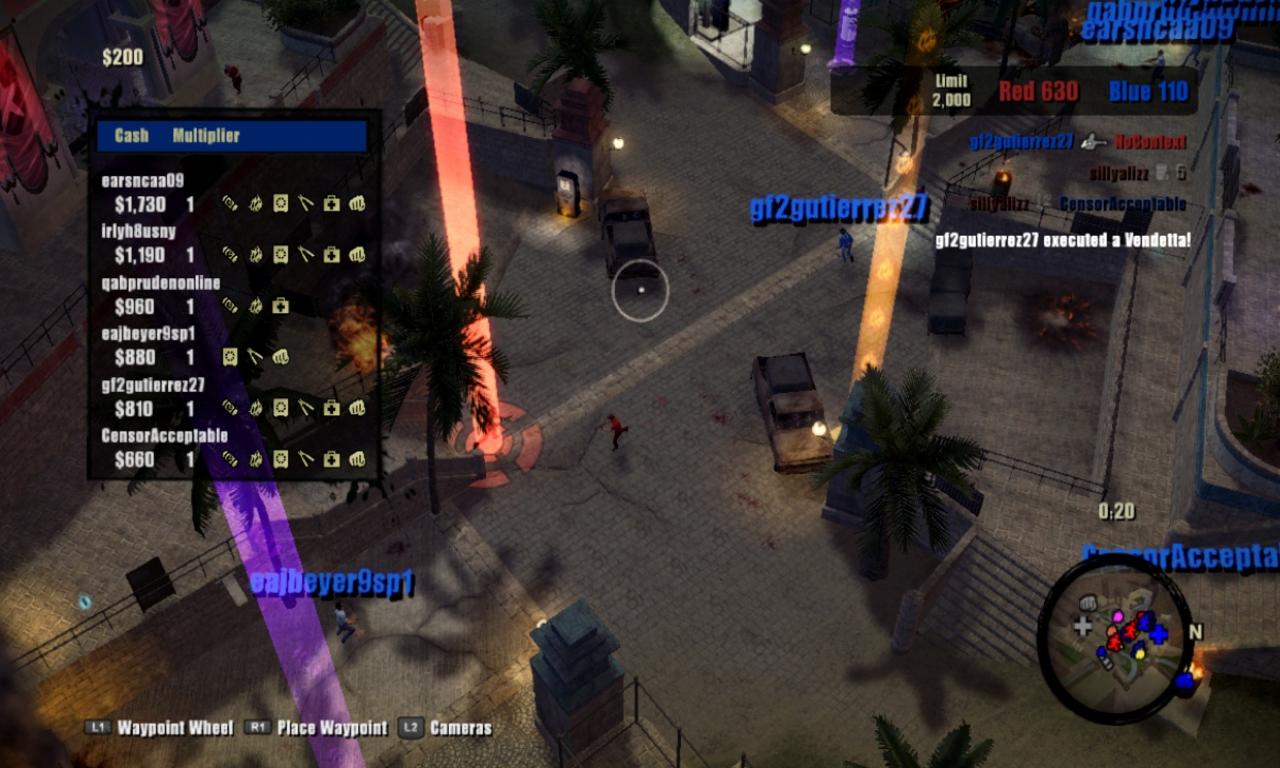Click the Limit 2,000 score display
The width and height of the screenshot is (1280, 768).
pyautogui.click(x=950, y=90)
